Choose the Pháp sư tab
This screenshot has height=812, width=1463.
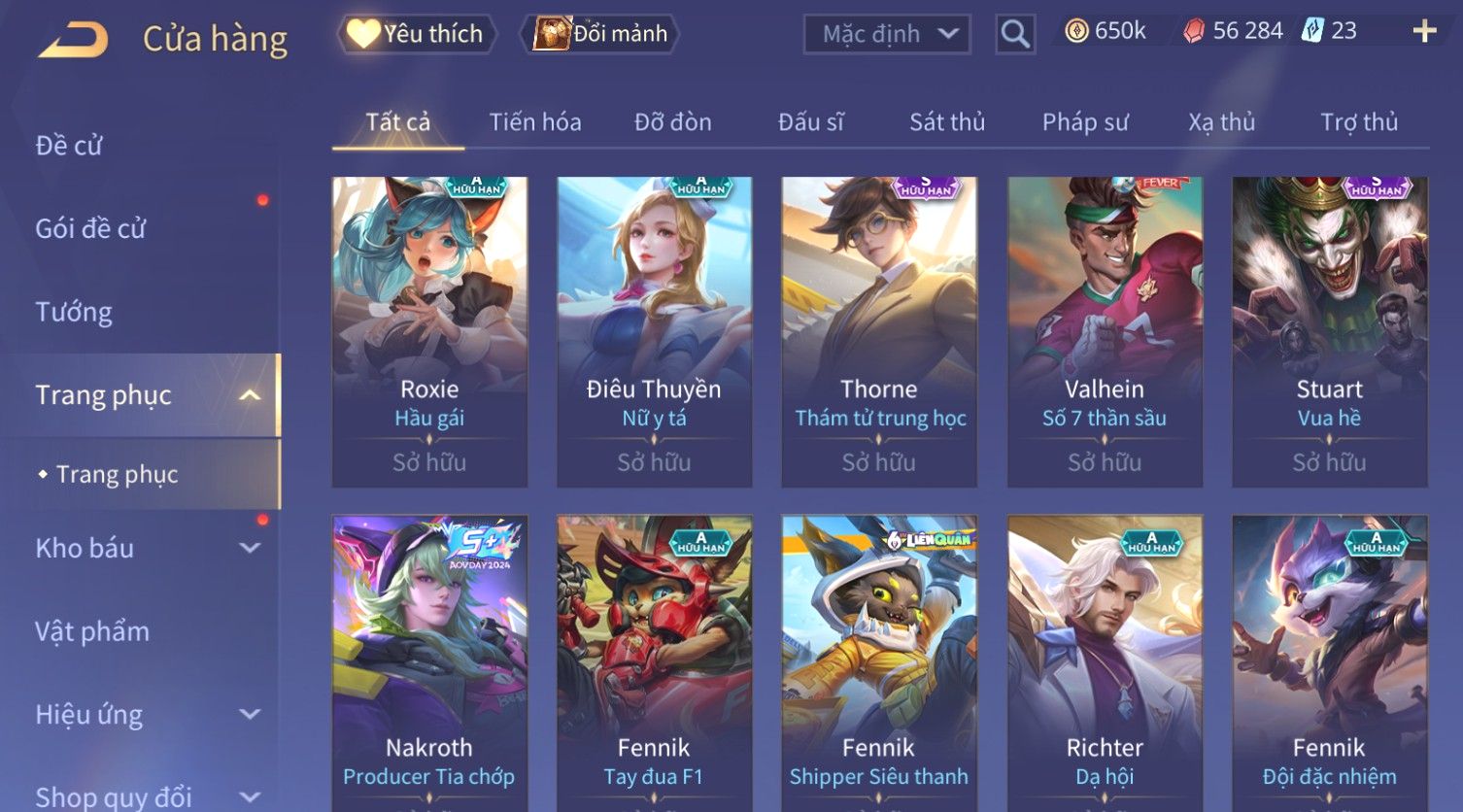[1085, 122]
